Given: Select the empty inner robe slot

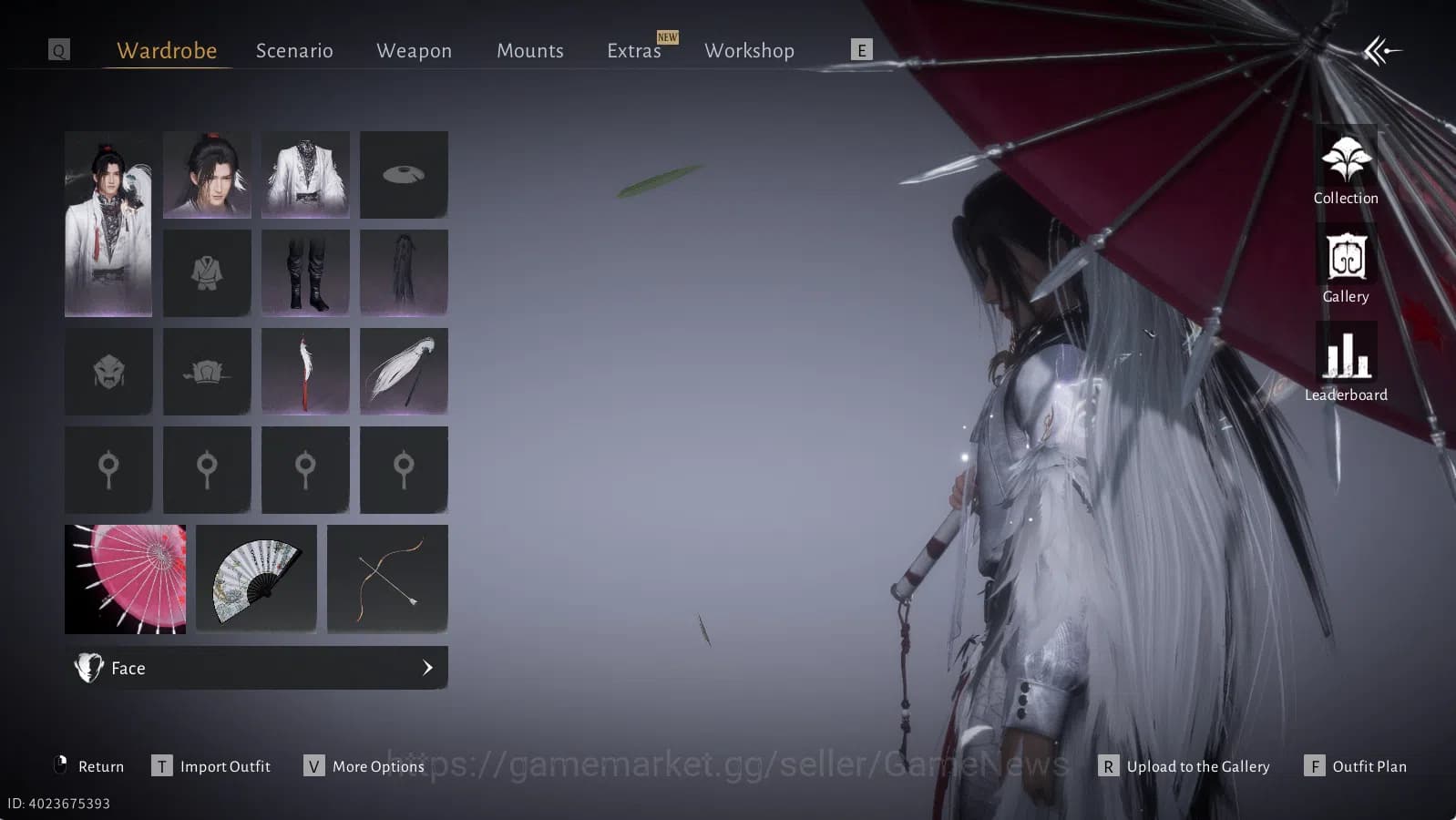Looking at the screenshot, I should tap(207, 272).
